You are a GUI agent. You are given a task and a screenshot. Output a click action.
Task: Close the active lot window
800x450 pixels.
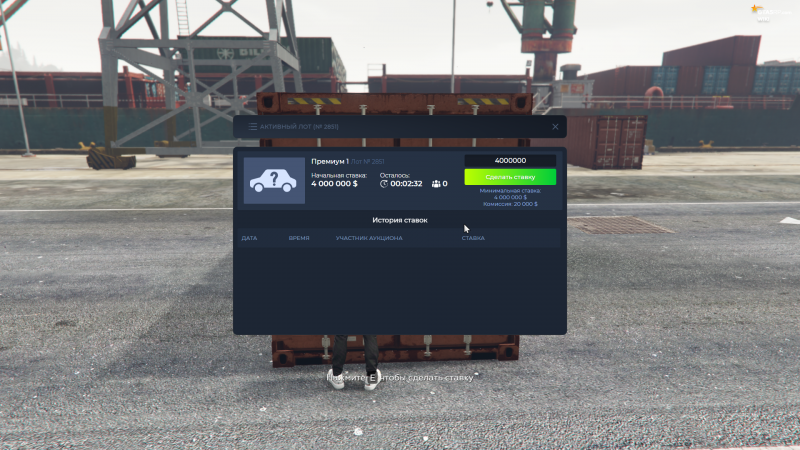pyautogui.click(x=555, y=127)
